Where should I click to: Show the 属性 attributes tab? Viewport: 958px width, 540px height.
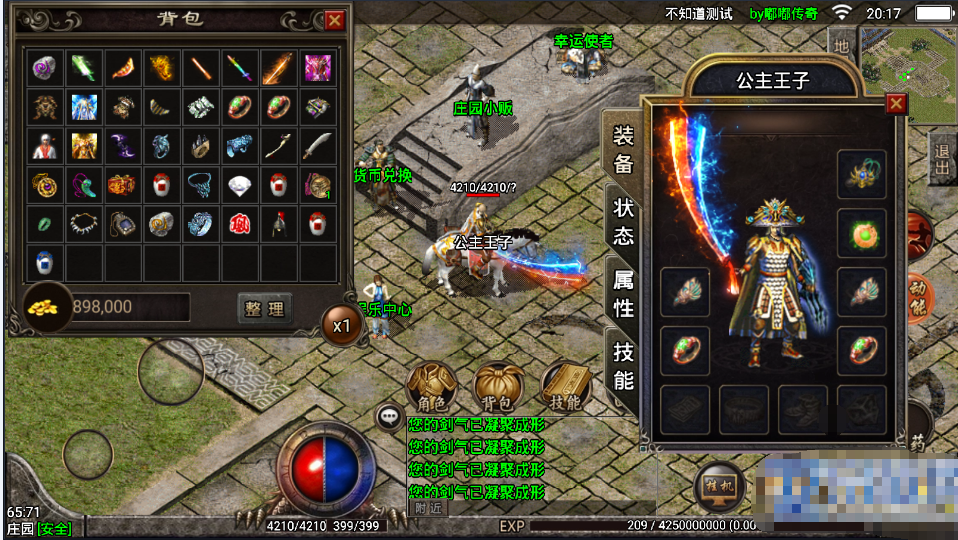point(623,293)
